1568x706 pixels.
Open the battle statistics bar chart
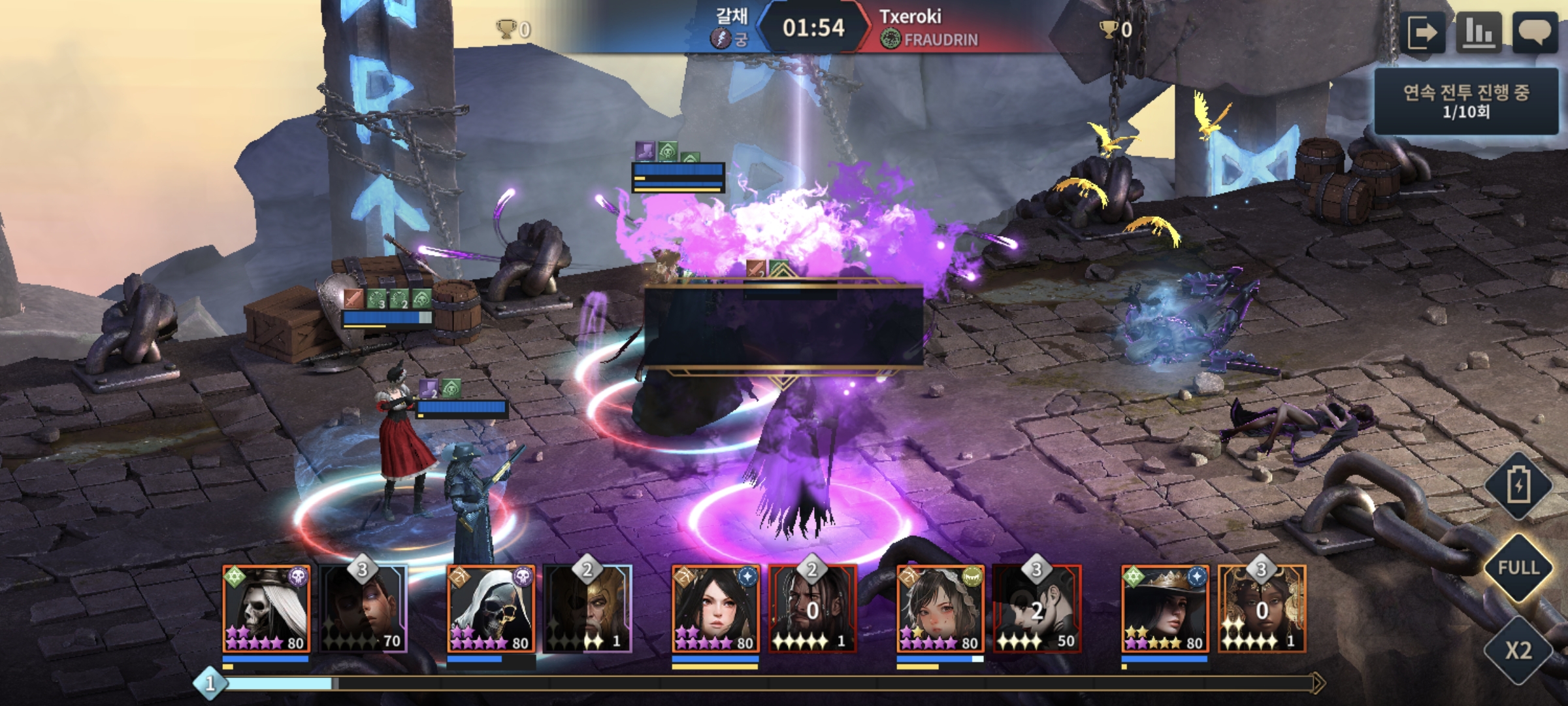1479,33
